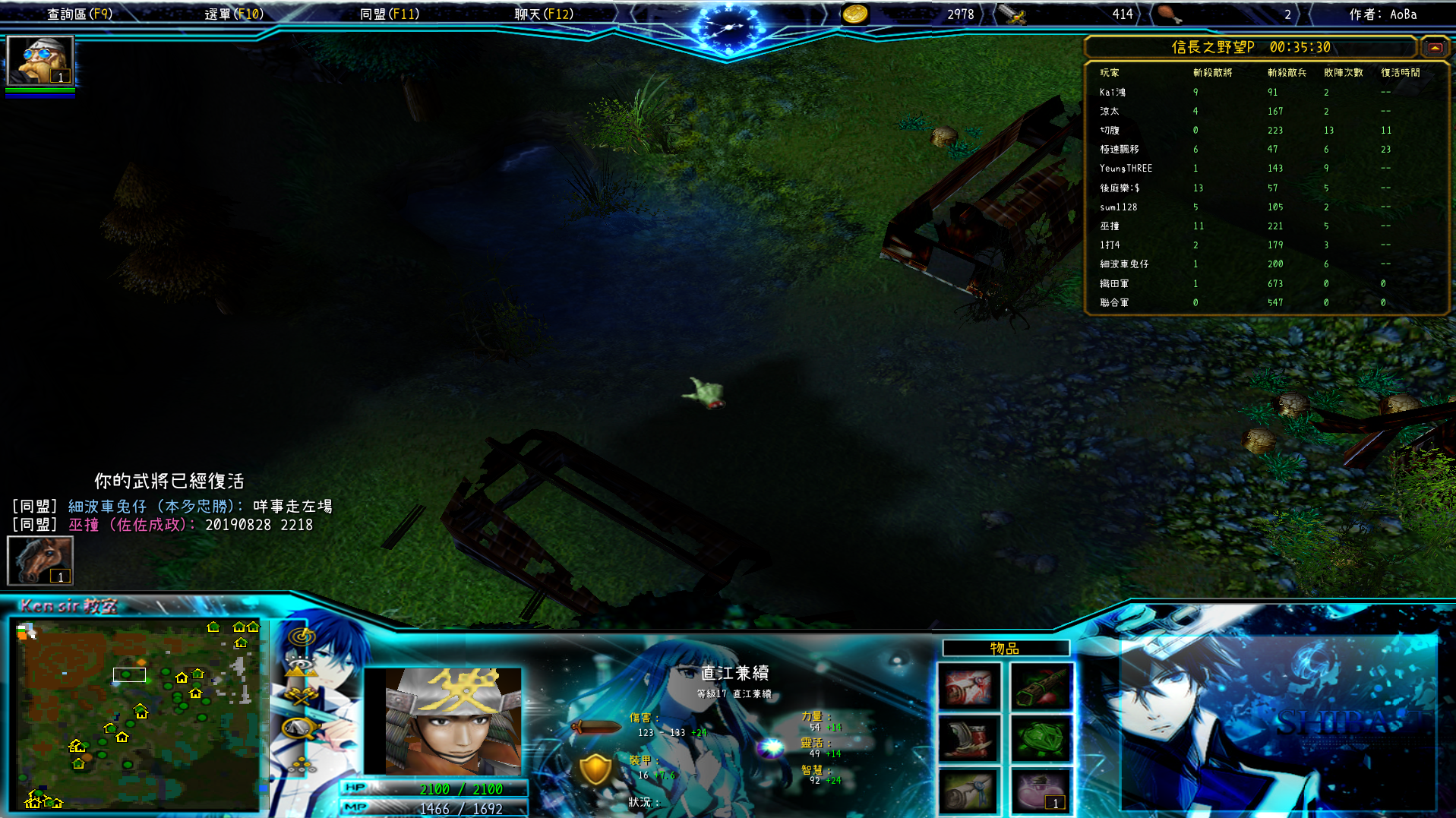Toggle the crossed-axes ally color mode button
1456x818 pixels.
(x=302, y=696)
